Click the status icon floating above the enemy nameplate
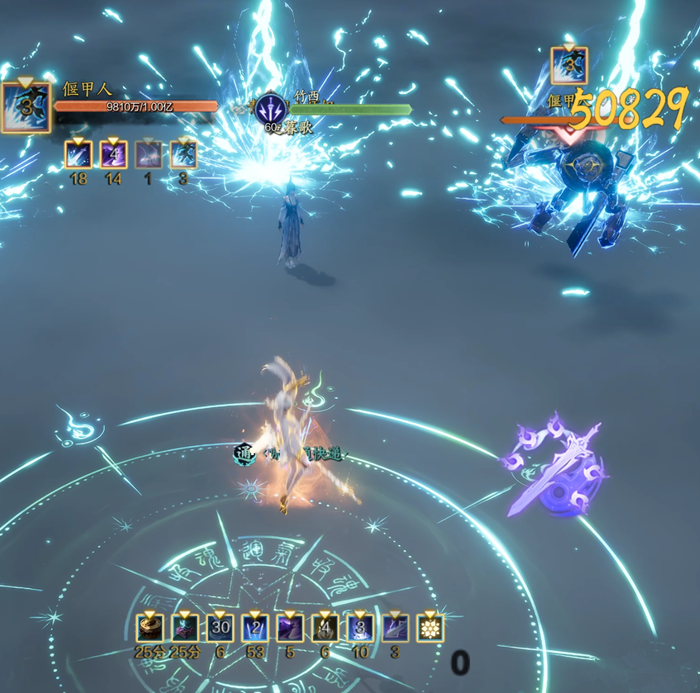Viewport: 700px width, 693px height. coord(569,66)
